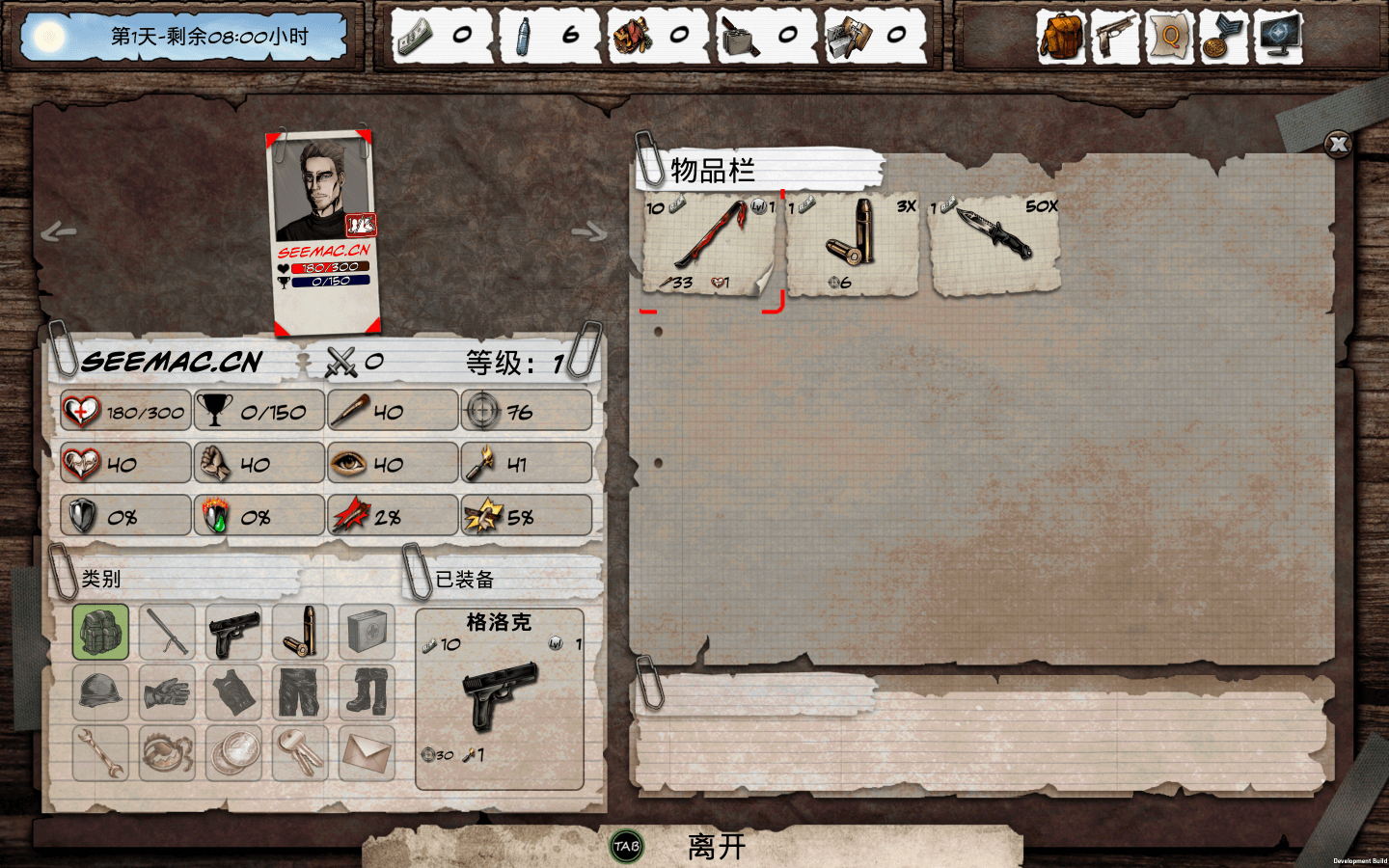
Task: Select the bloody crowbar item slot
Action: 710,245
